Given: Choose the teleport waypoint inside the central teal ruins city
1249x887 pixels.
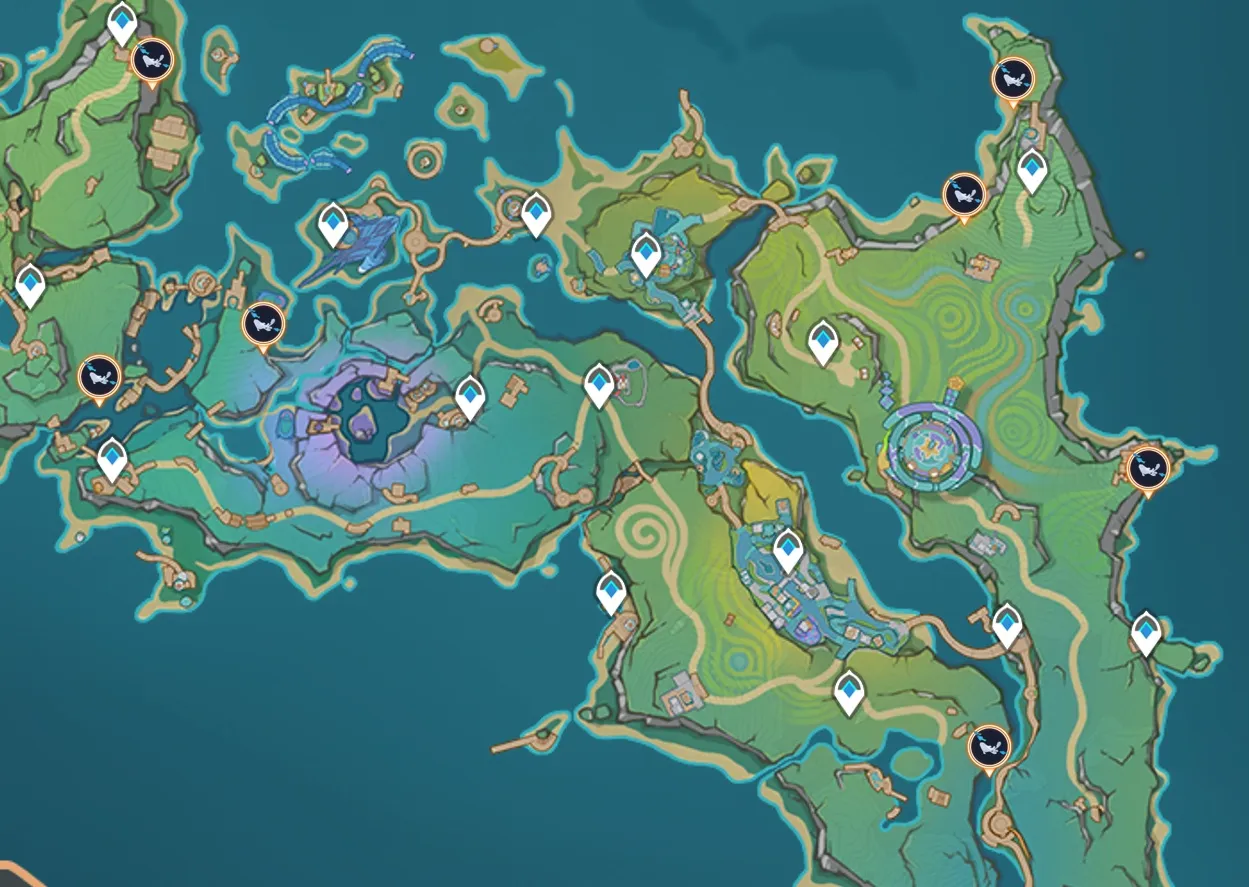Looking at the screenshot, I should coord(788,548).
